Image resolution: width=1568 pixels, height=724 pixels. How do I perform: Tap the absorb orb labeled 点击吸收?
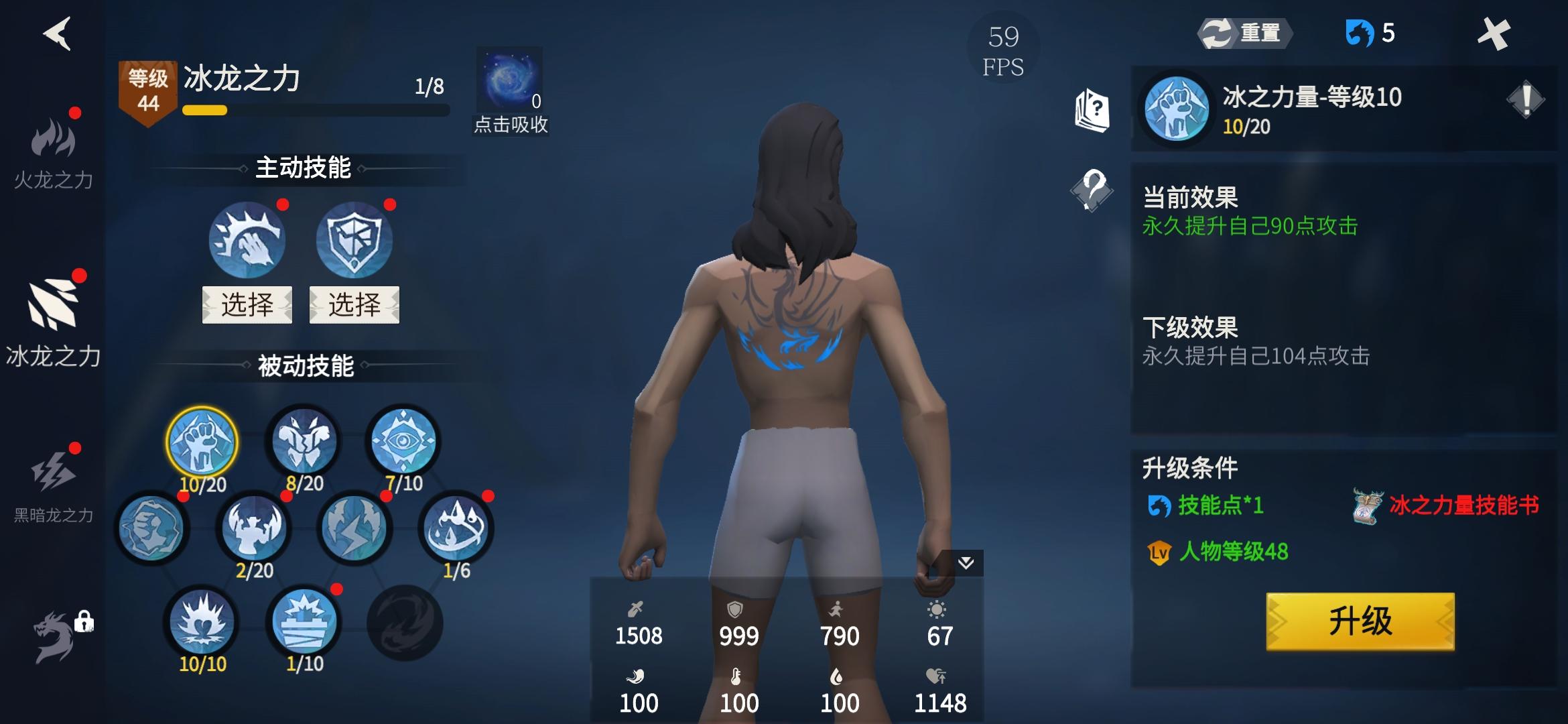[x=509, y=80]
